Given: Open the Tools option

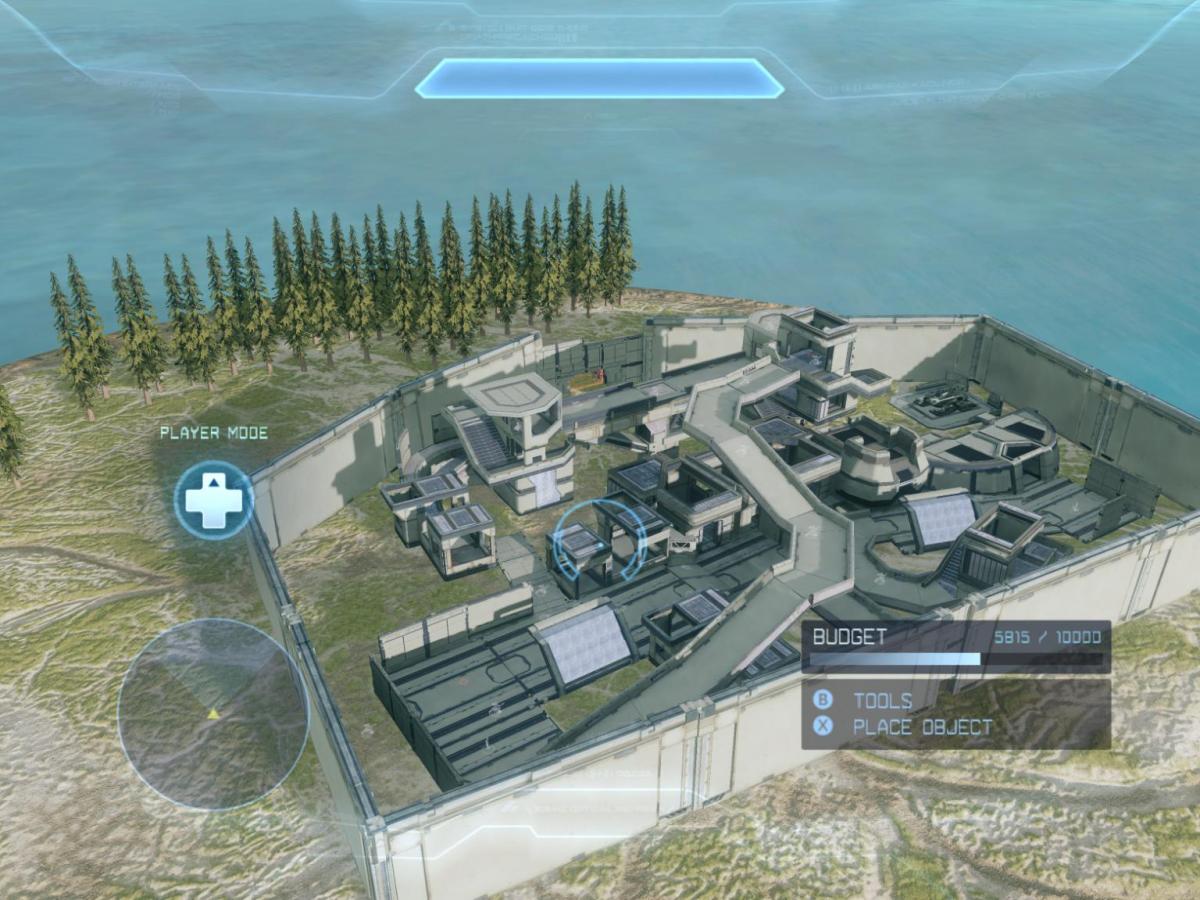Looking at the screenshot, I should pyautogui.click(x=881, y=700).
